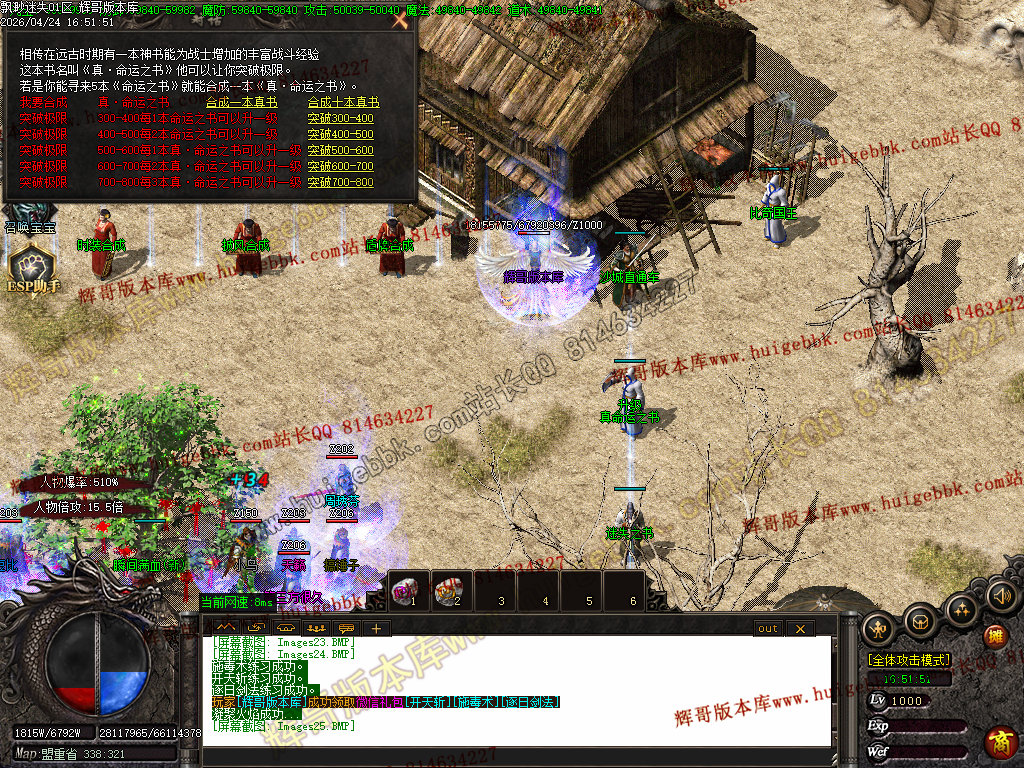This screenshot has height=768, width=1024.
Task: Select the 突破700-800 breakthrough link
Action: 340,182
